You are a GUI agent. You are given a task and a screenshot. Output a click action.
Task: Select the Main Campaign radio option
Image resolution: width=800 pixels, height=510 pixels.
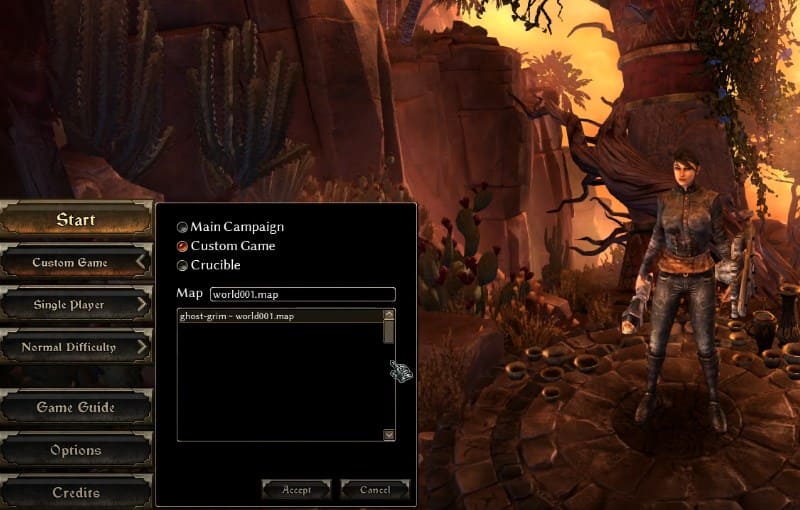pyautogui.click(x=182, y=227)
